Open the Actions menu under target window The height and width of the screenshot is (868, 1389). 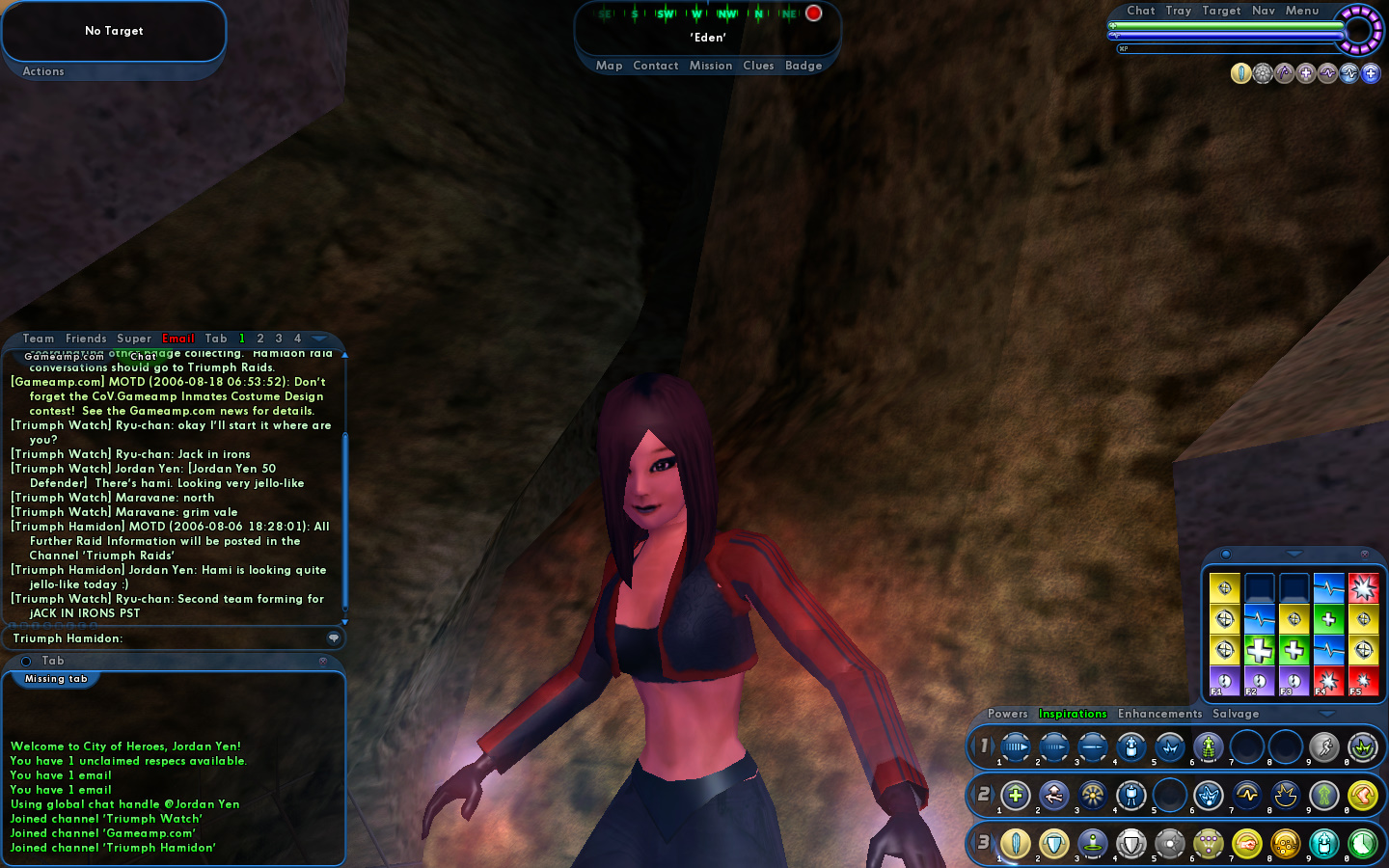[43, 71]
